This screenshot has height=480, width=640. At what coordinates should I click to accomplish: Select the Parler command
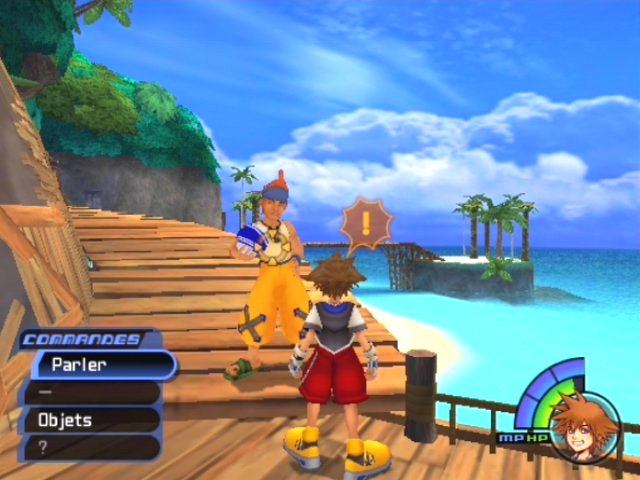pos(100,364)
